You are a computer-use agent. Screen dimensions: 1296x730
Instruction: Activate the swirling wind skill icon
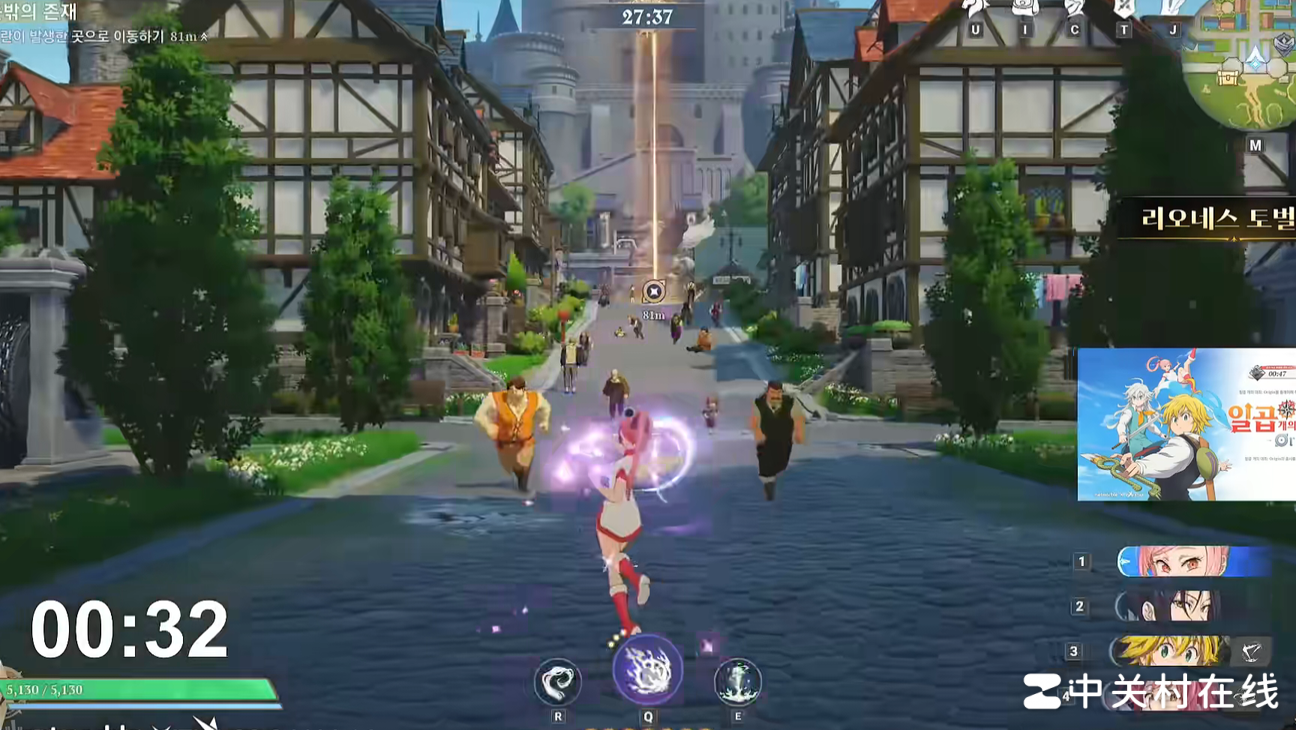(557, 683)
